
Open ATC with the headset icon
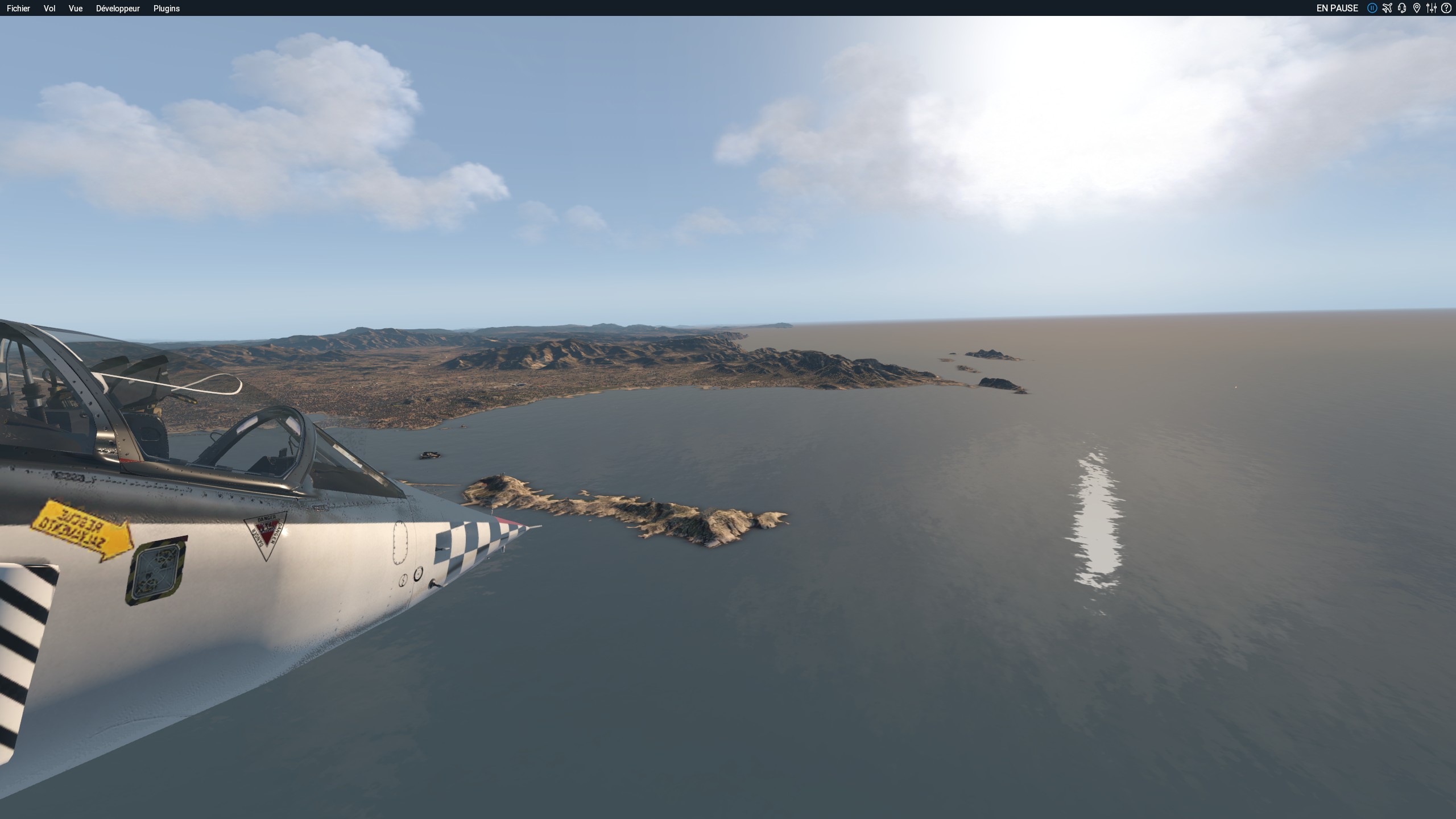(x=1402, y=8)
